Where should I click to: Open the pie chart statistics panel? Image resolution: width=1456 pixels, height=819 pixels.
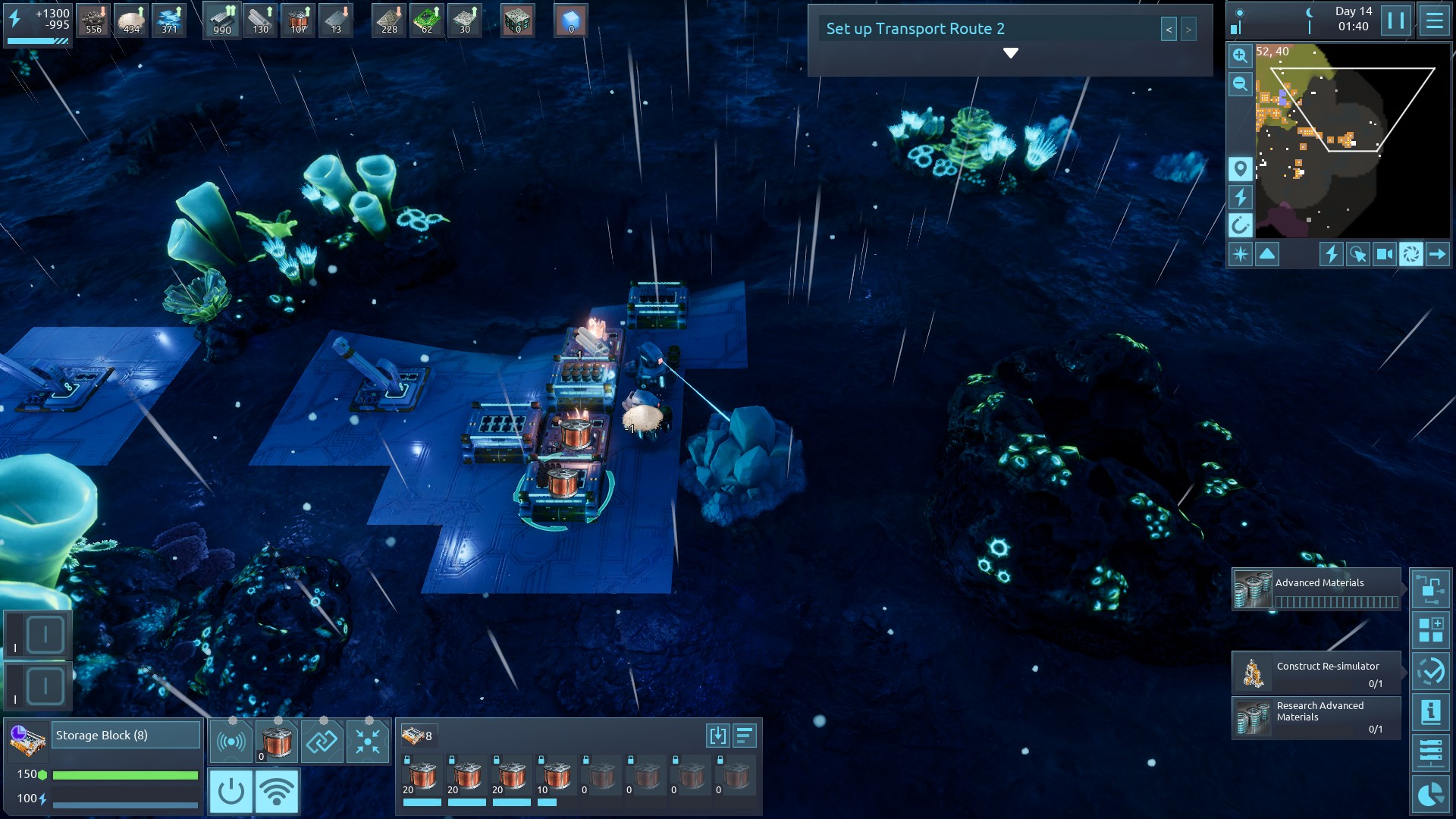pos(1430,794)
